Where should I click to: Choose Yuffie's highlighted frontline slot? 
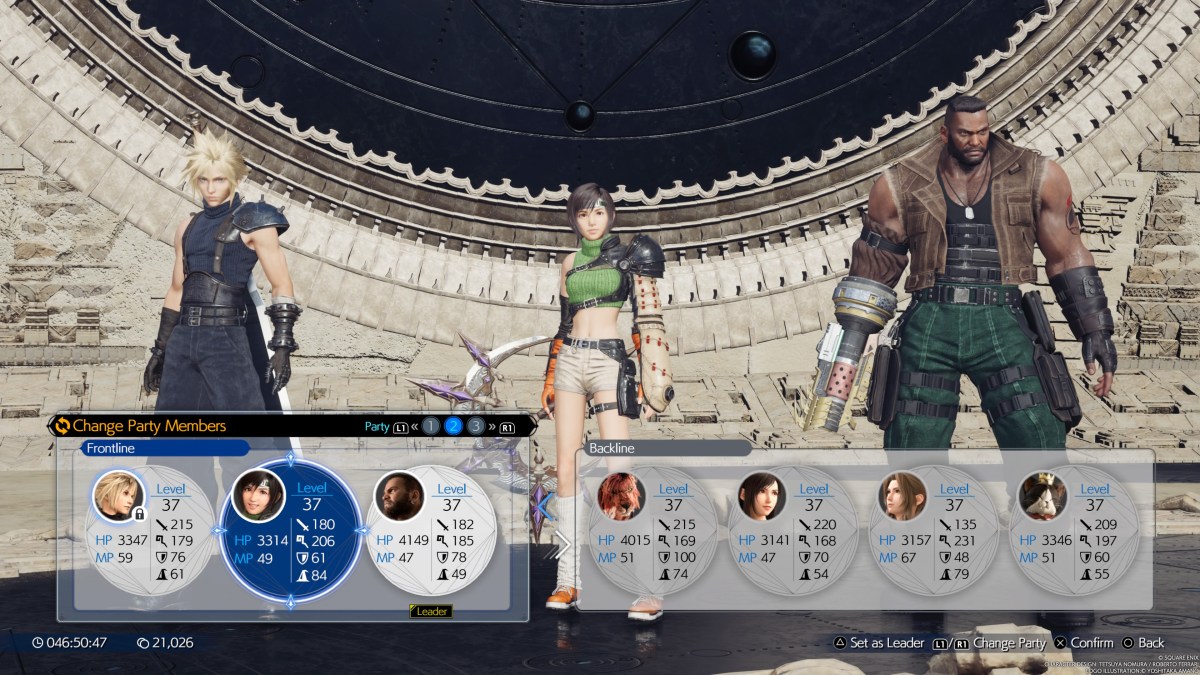[291, 529]
